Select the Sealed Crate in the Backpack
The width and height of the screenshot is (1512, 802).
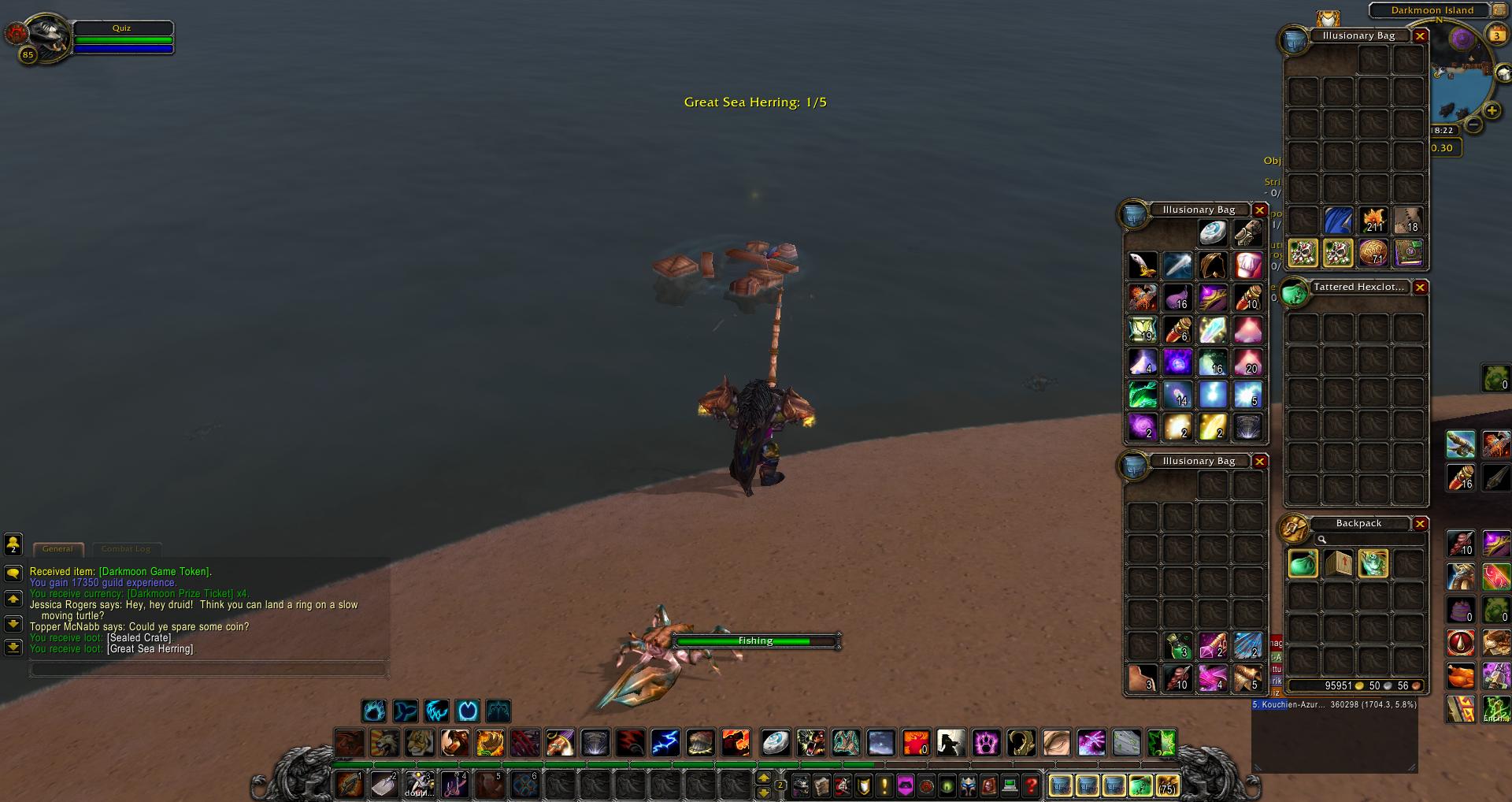tap(1338, 564)
